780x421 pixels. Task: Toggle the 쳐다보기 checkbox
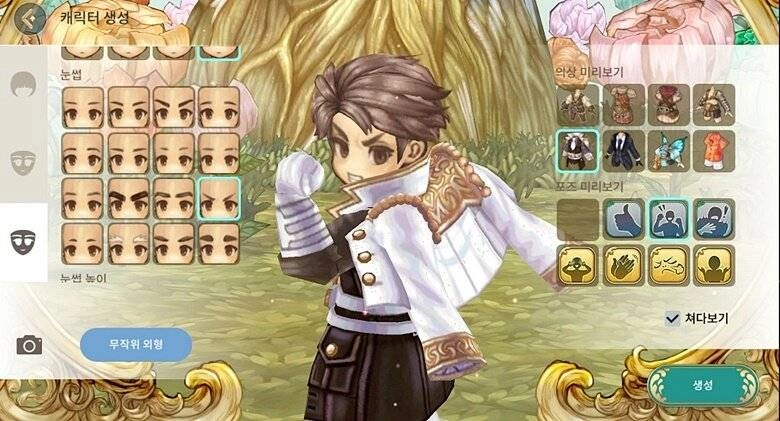(x=673, y=318)
